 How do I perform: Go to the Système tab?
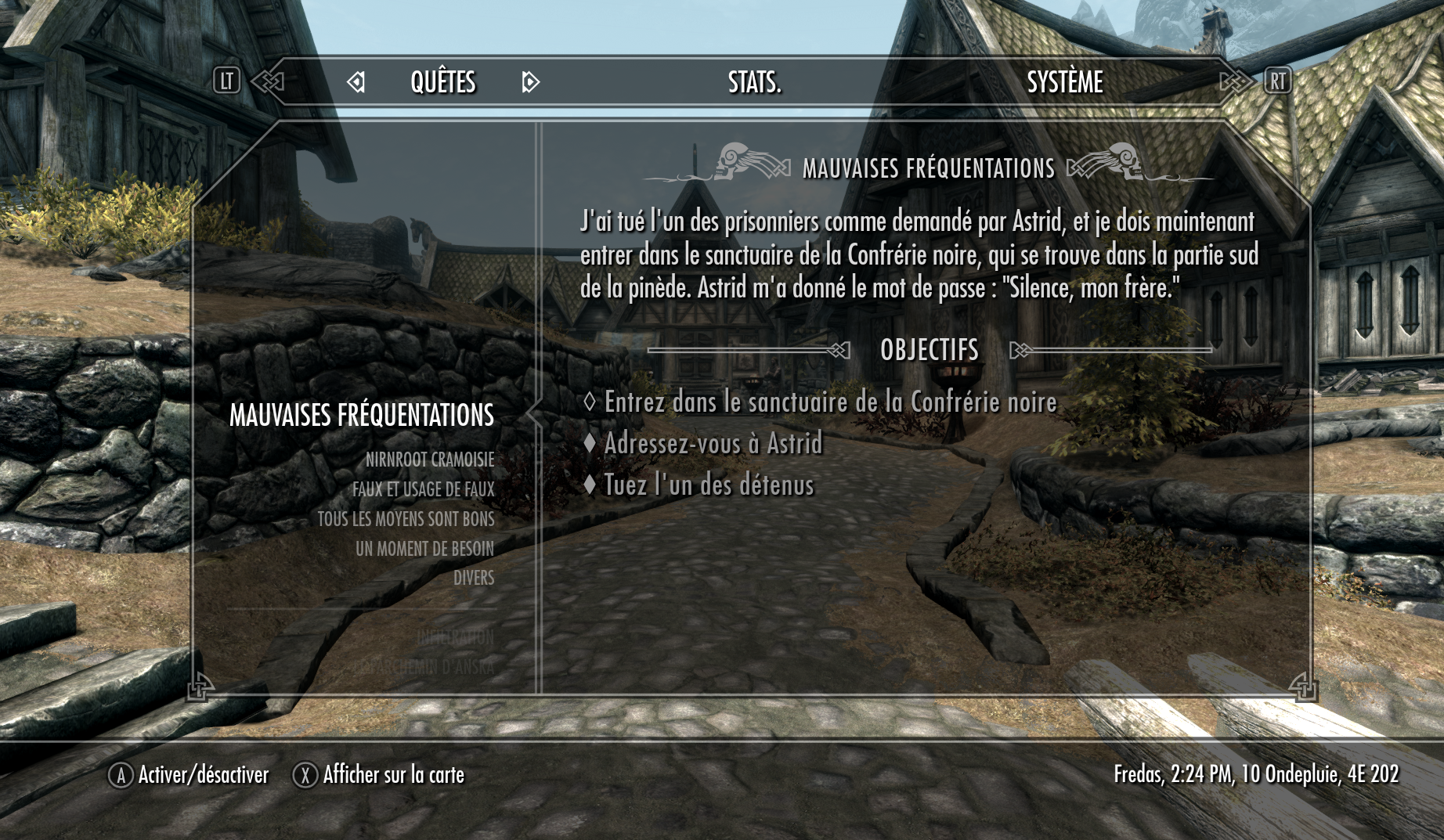(1064, 82)
